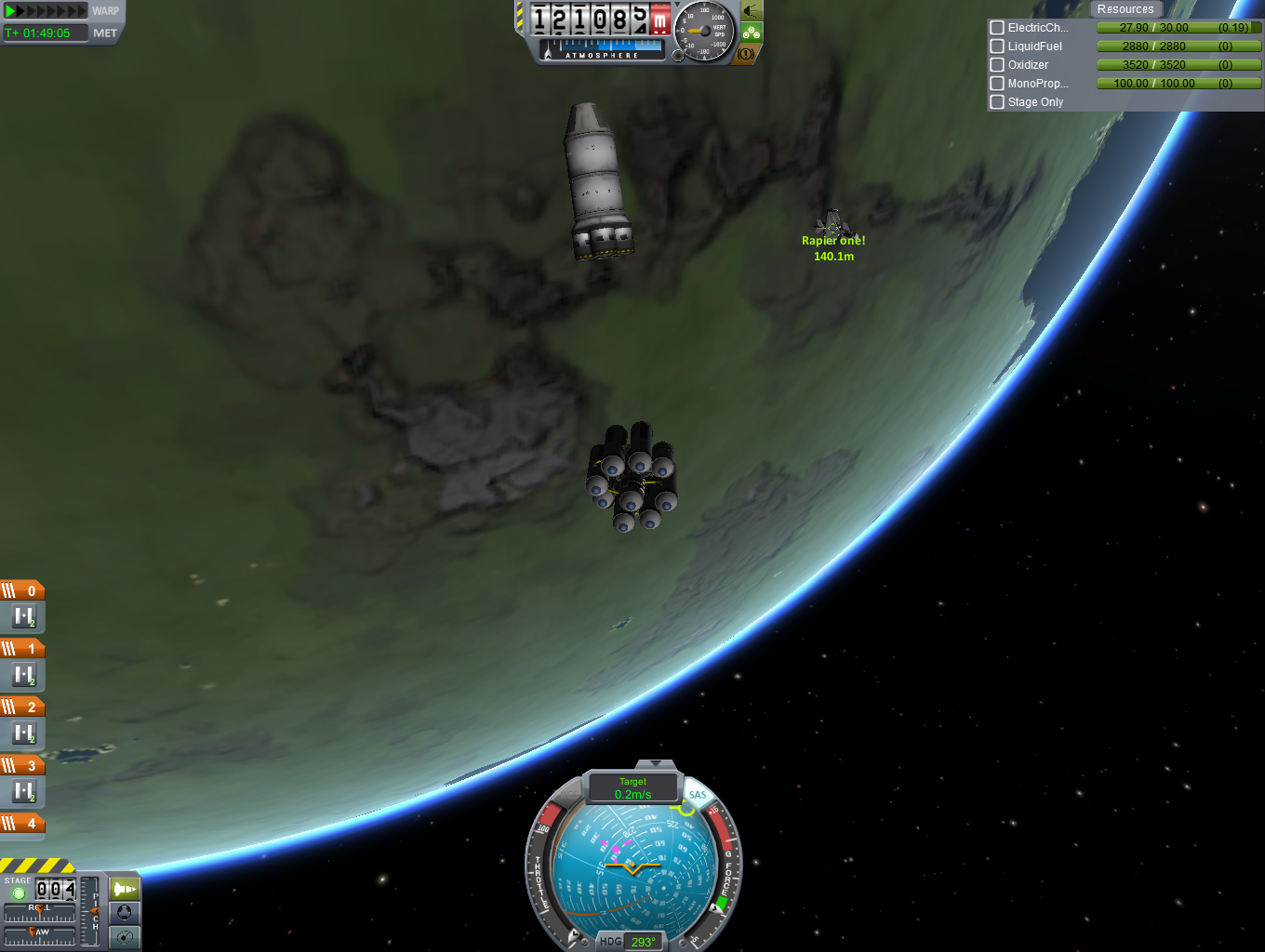Viewport: 1265px width, 952px height.
Task: Click the green time warp play arrow
Action: (11, 11)
